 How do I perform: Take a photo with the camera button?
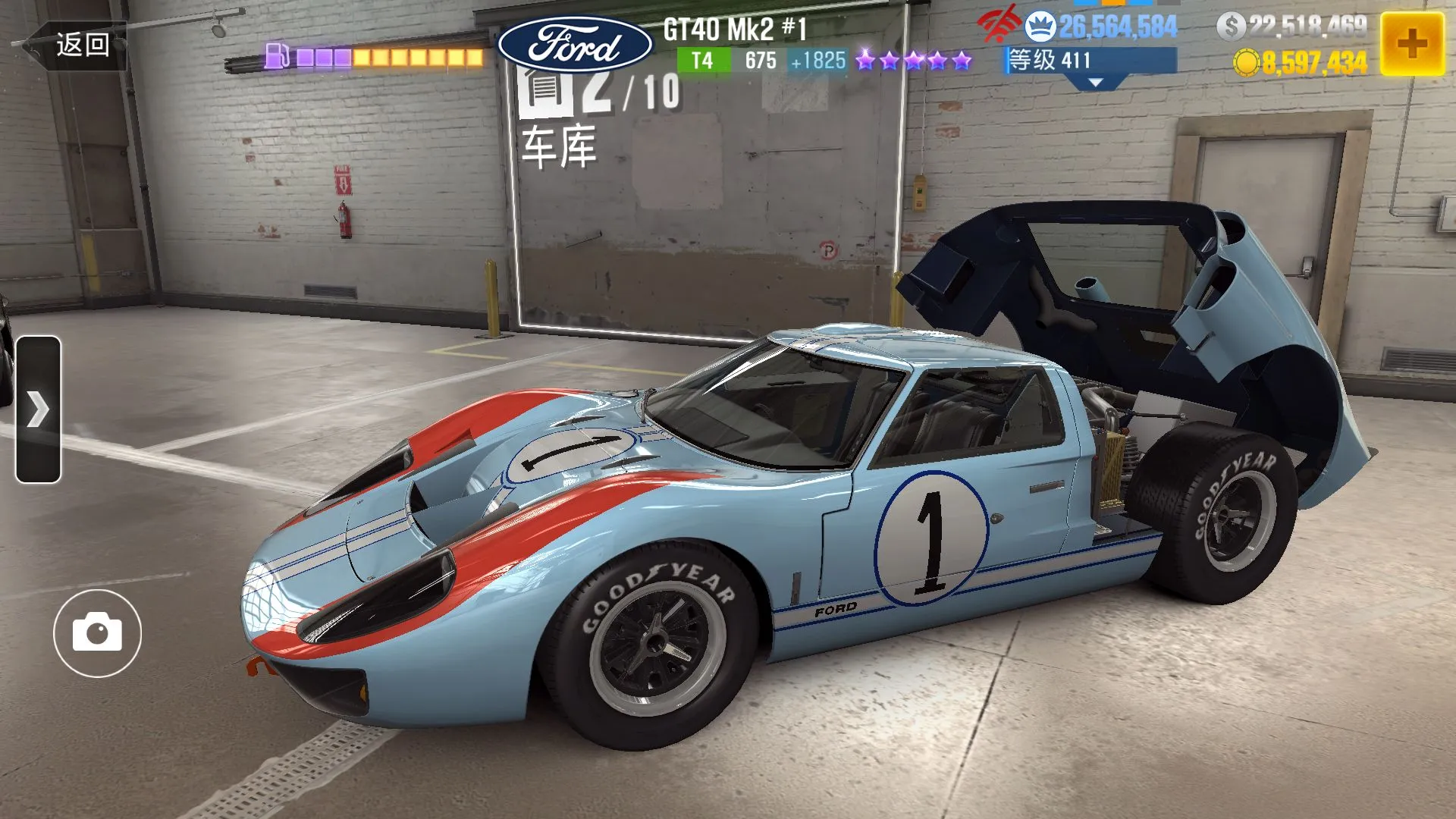tap(97, 633)
